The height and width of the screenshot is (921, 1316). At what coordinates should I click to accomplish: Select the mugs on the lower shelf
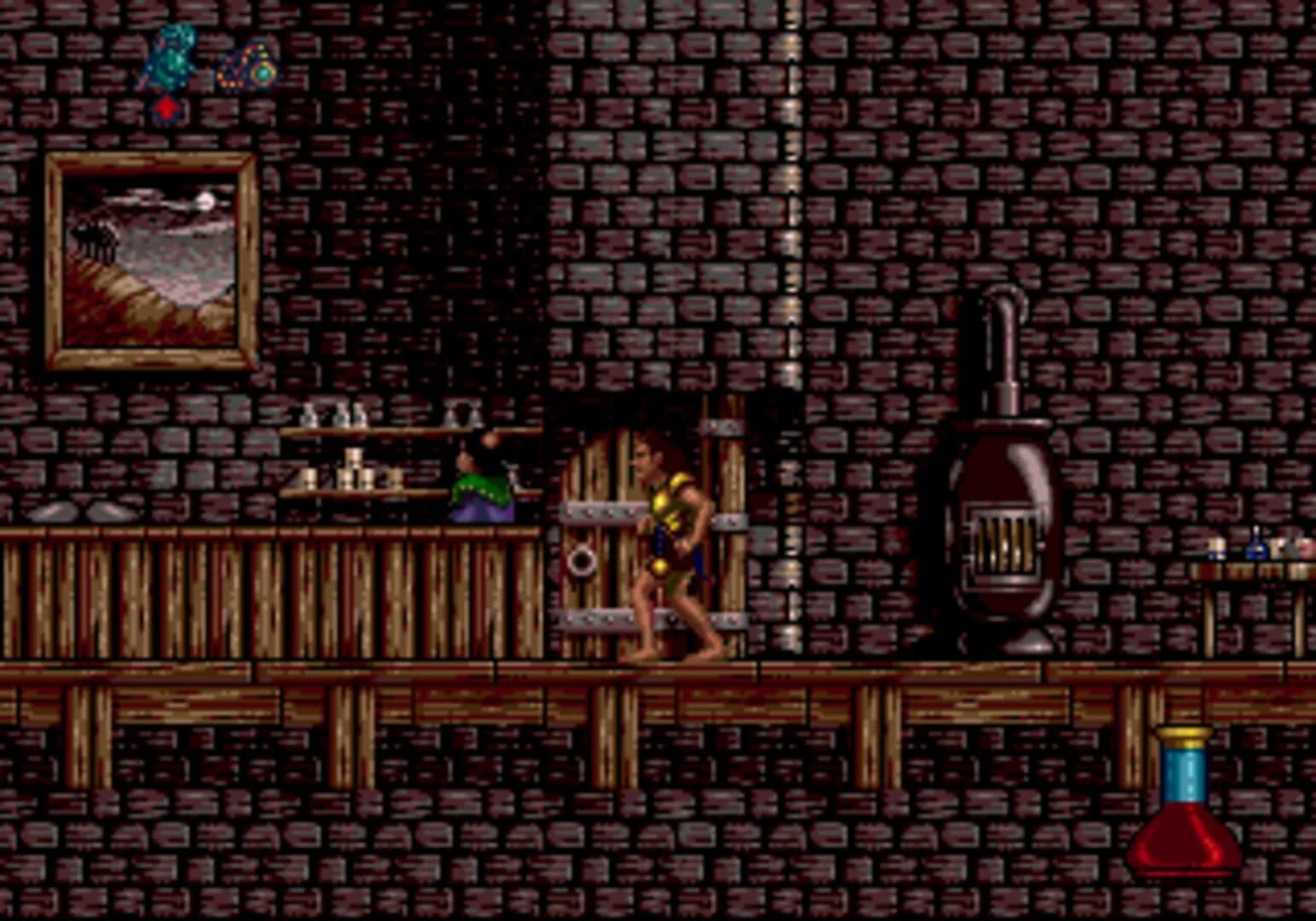[350, 473]
